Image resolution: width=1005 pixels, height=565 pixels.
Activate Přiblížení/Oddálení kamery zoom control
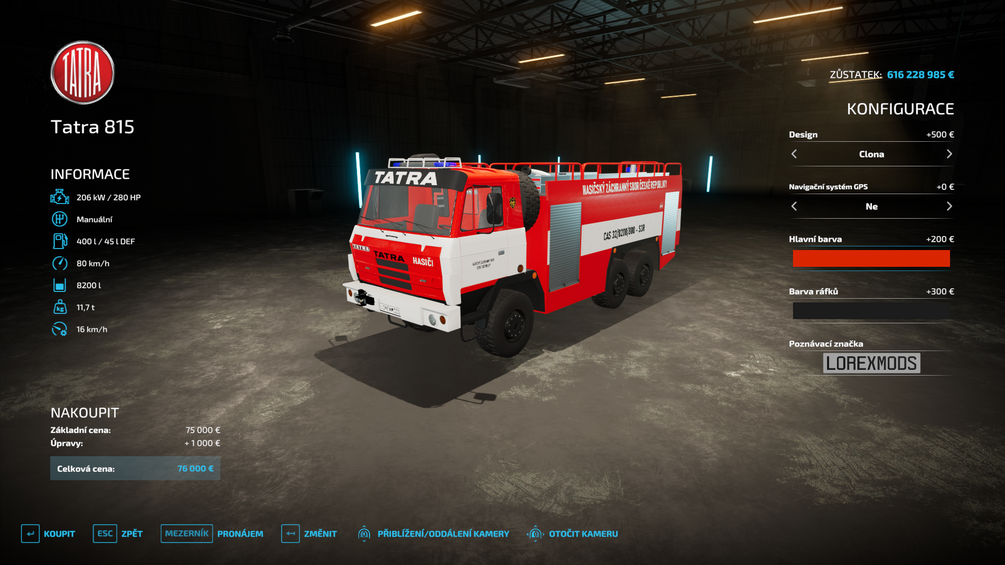(x=433, y=534)
